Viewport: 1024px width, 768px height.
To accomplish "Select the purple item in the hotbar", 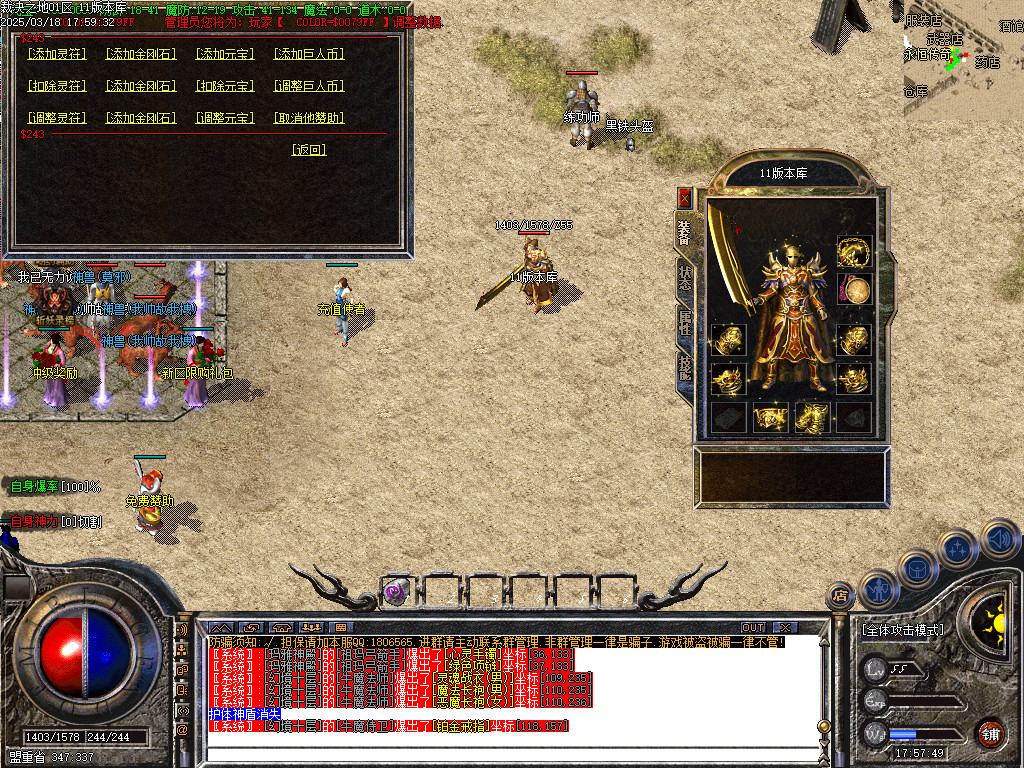I will click(396, 591).
